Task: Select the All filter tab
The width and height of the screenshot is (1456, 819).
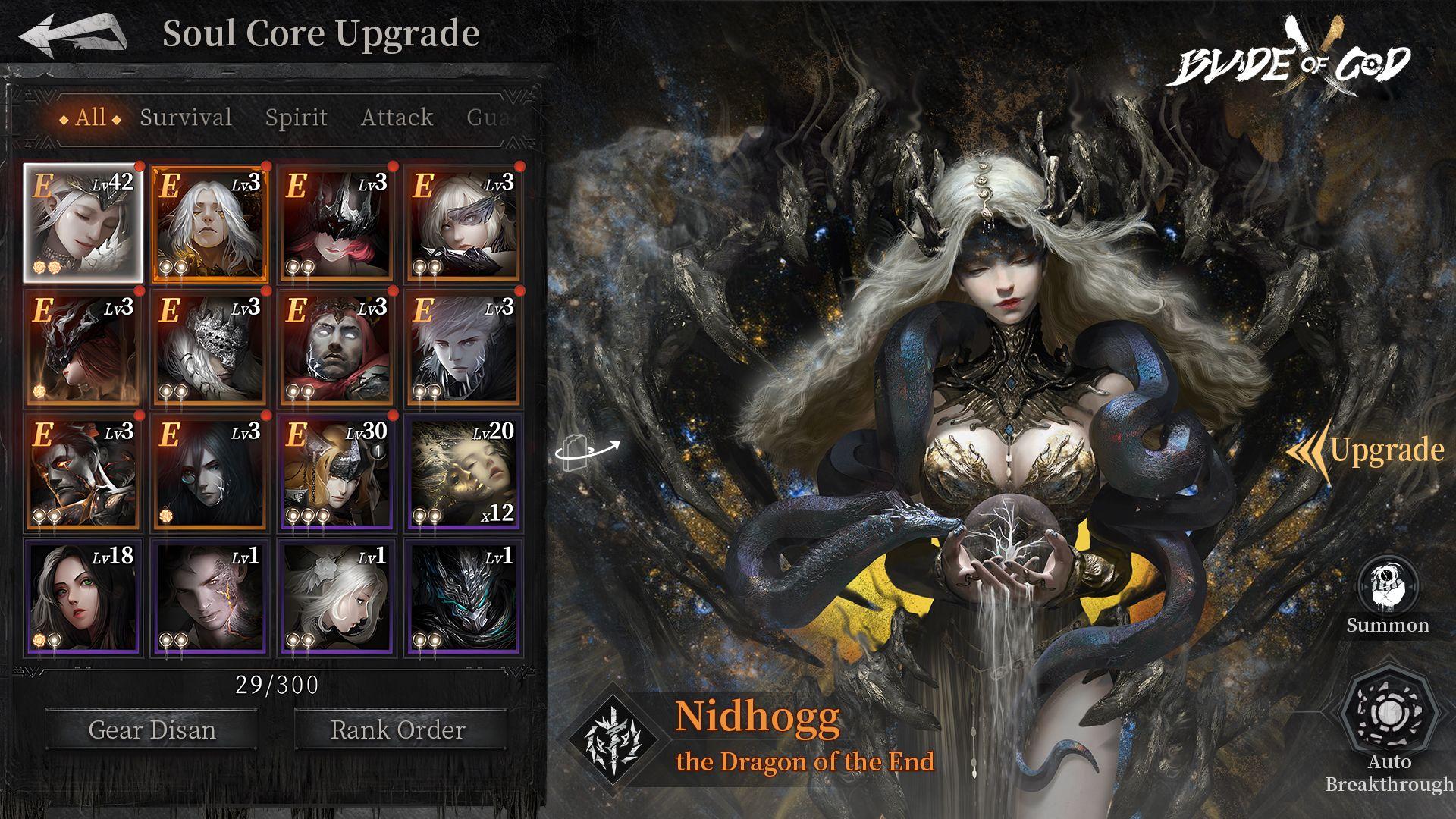Action: click(x=90, y=118)
